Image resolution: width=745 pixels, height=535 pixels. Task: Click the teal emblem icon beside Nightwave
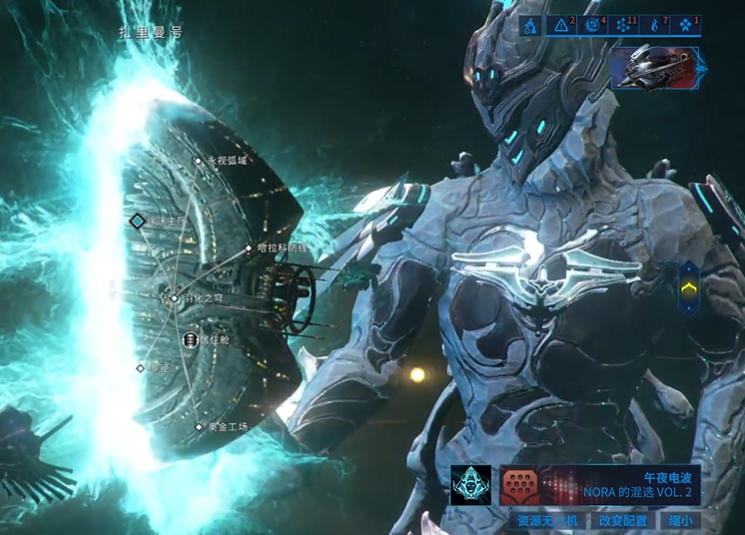(470, 485)
